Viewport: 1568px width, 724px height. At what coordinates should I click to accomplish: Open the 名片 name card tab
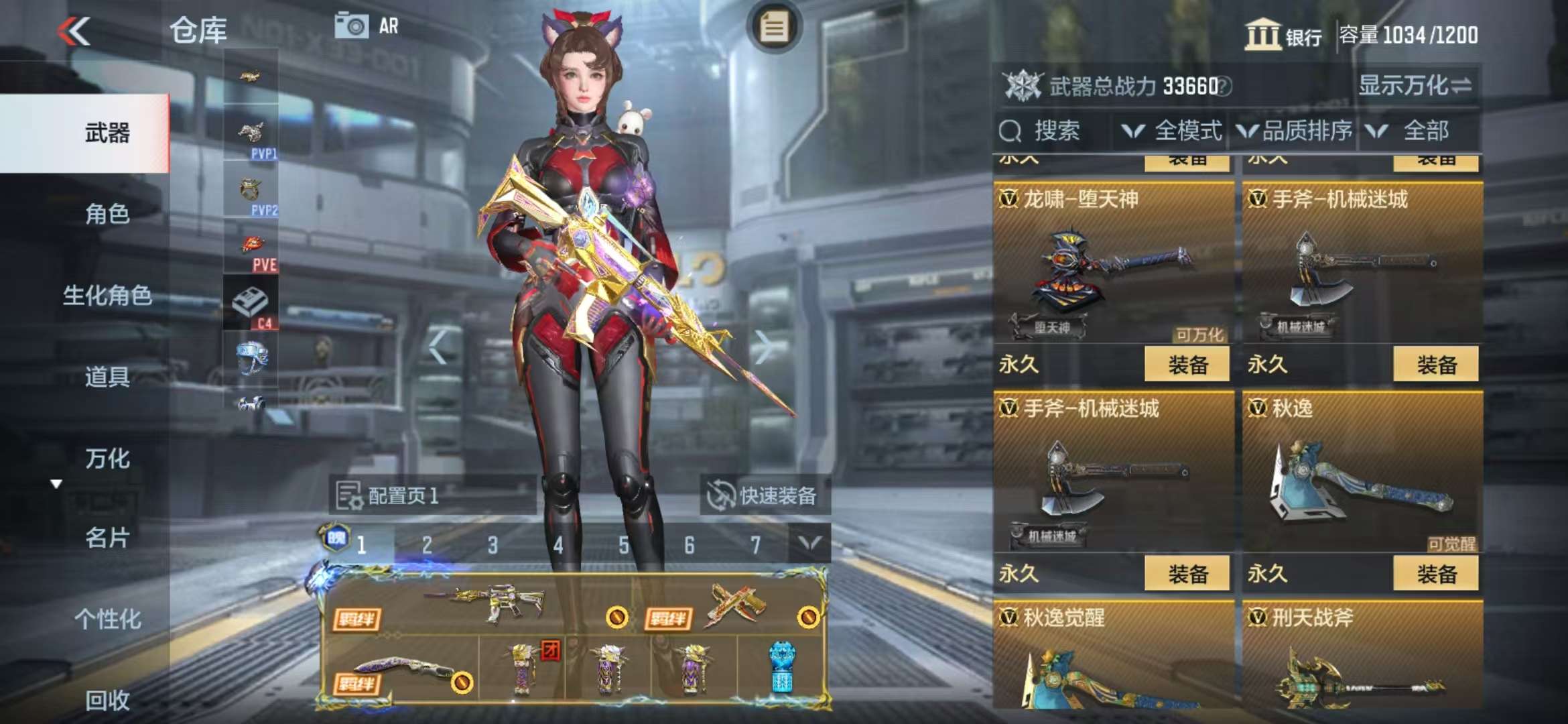pos(107,538)
